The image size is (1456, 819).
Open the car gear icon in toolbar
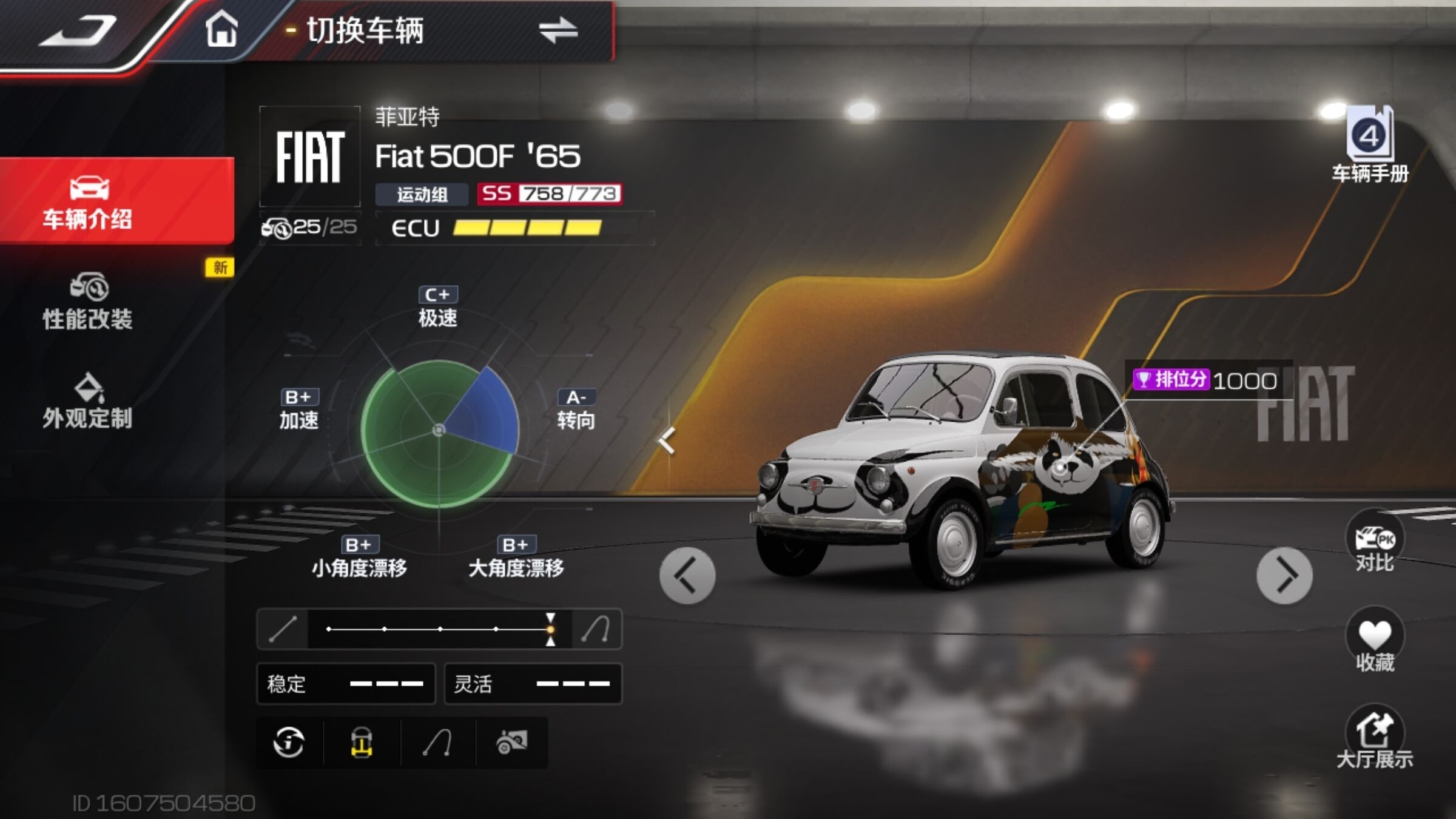click(x=511, y=743)
